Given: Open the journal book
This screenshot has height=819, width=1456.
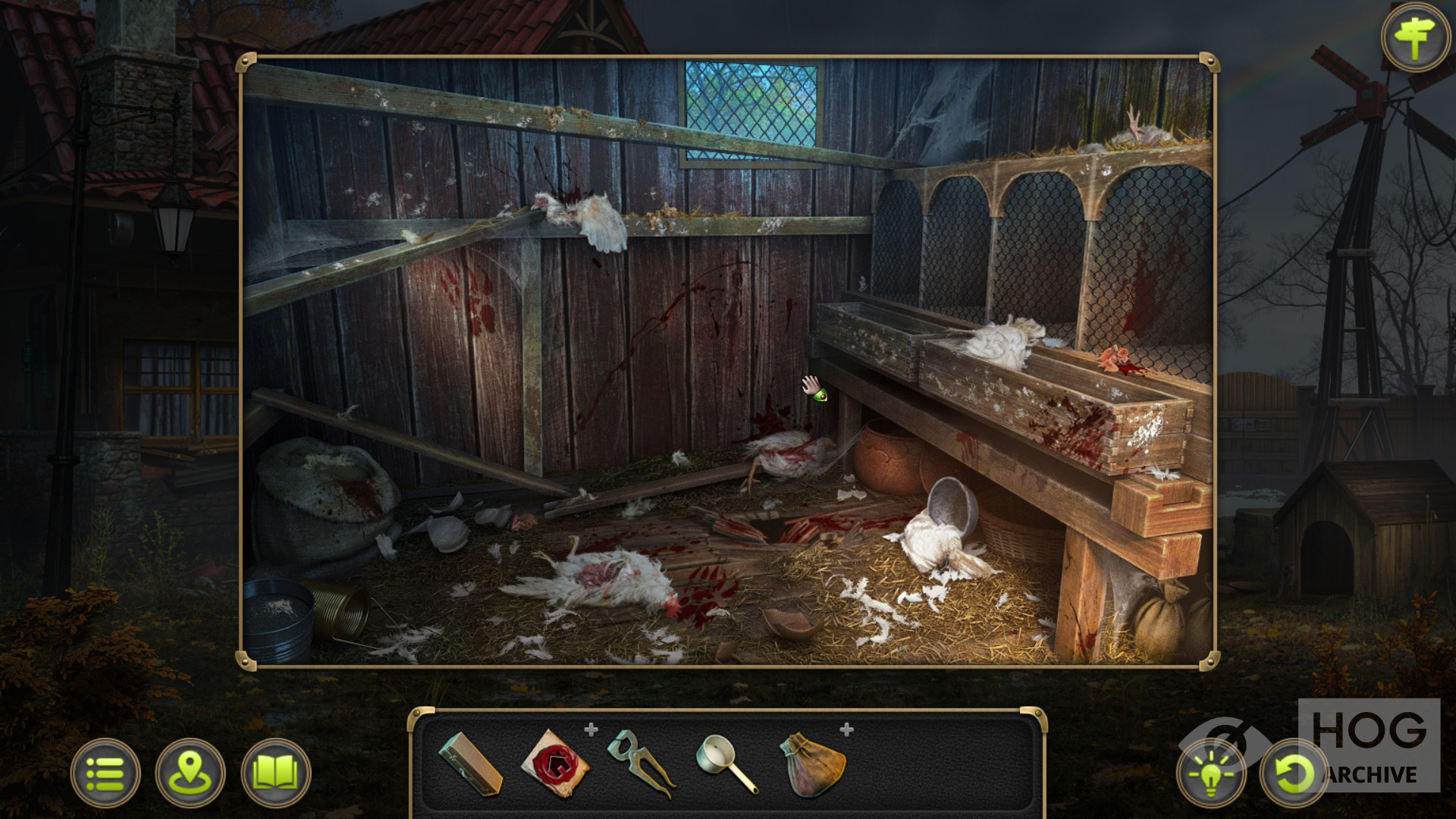Looking at the screenshot, I should [275, 773].
